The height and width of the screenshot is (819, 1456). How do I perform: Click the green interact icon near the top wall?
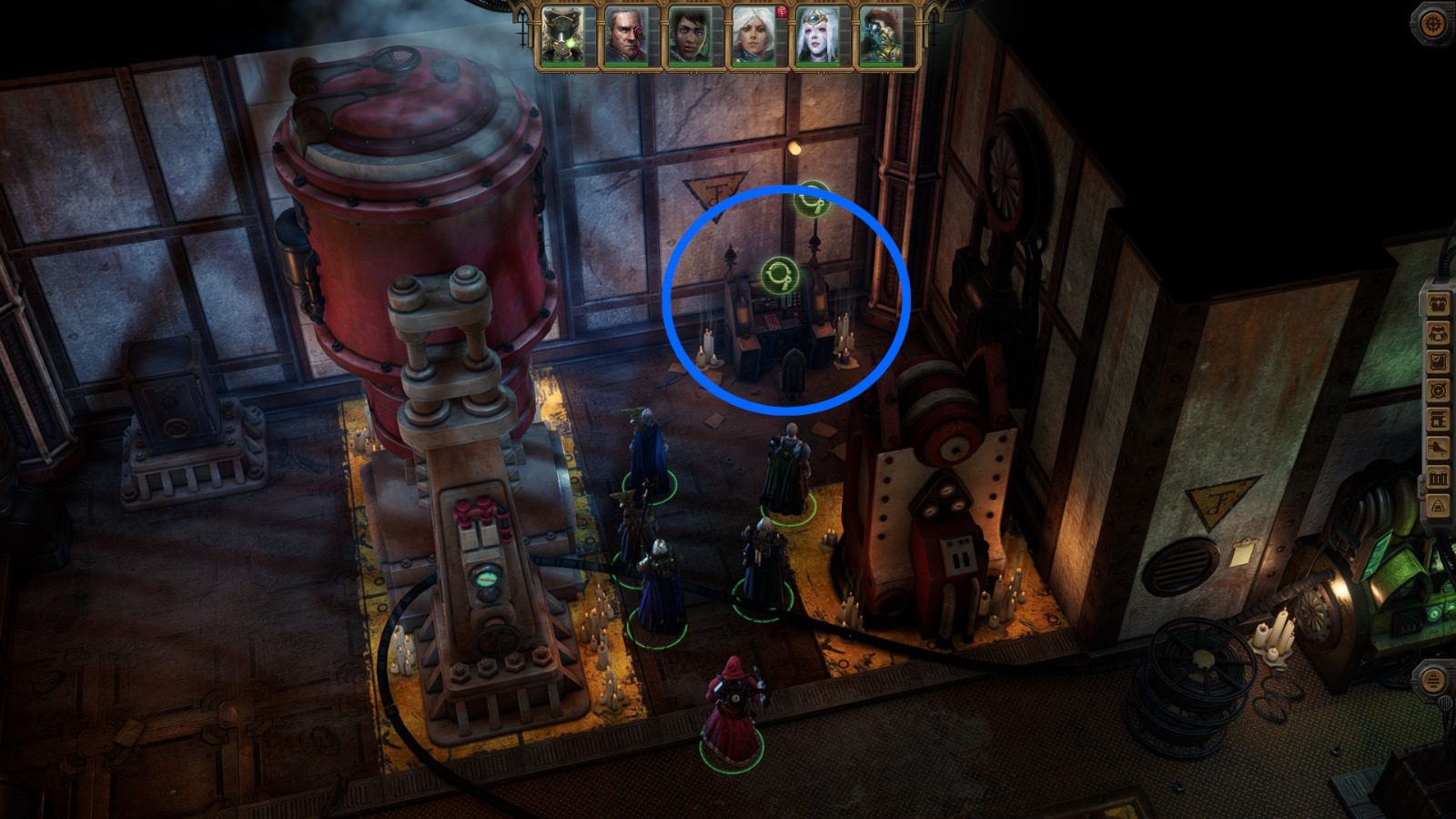(x=814, y=198)
